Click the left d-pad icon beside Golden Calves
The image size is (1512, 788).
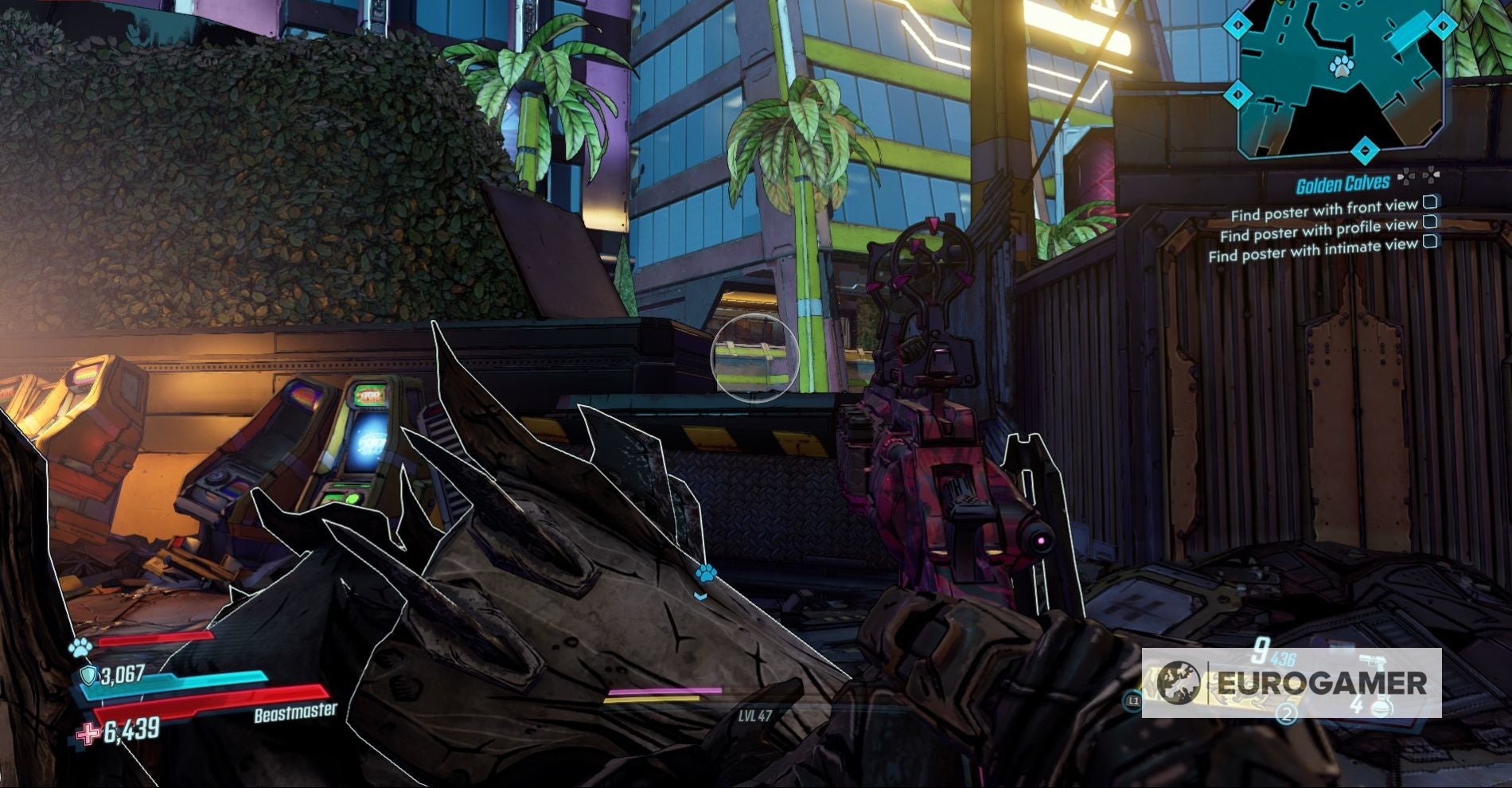tap(1407, 175)
